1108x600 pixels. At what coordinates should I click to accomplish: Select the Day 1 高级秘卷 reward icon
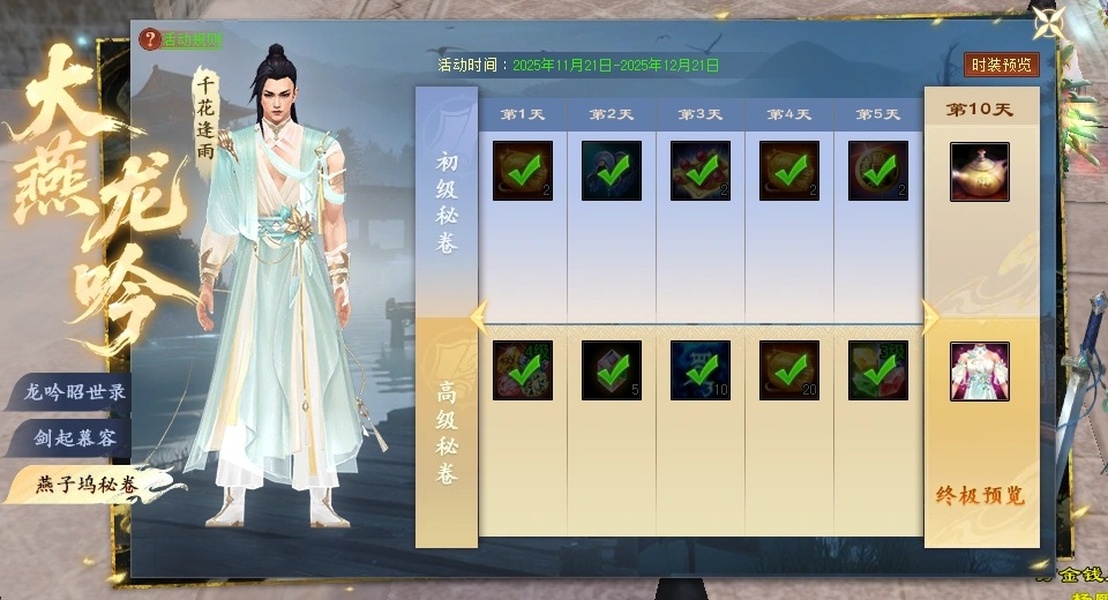coord(522,370)
